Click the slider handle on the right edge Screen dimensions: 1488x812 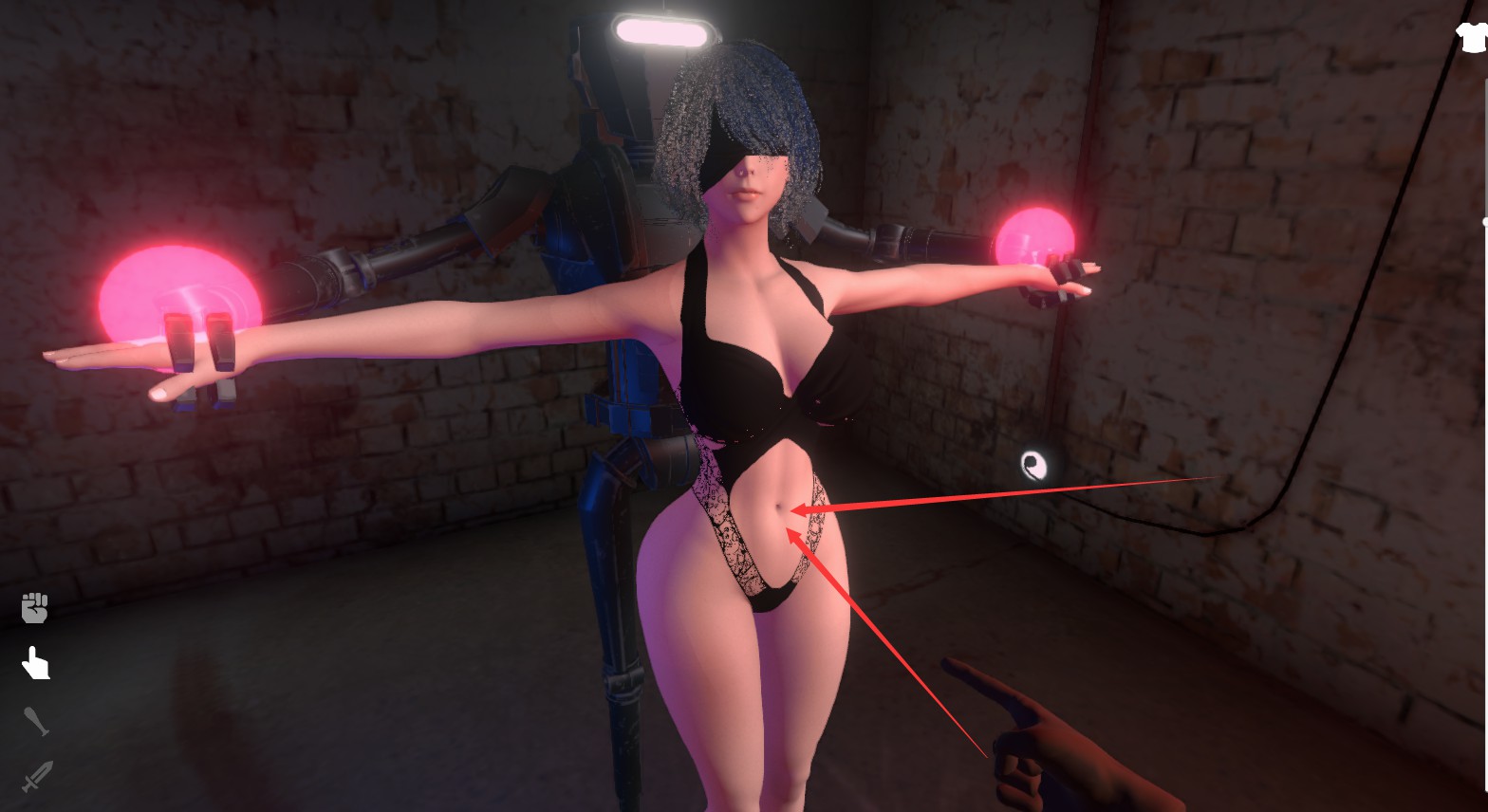[x=1485, y=222]
